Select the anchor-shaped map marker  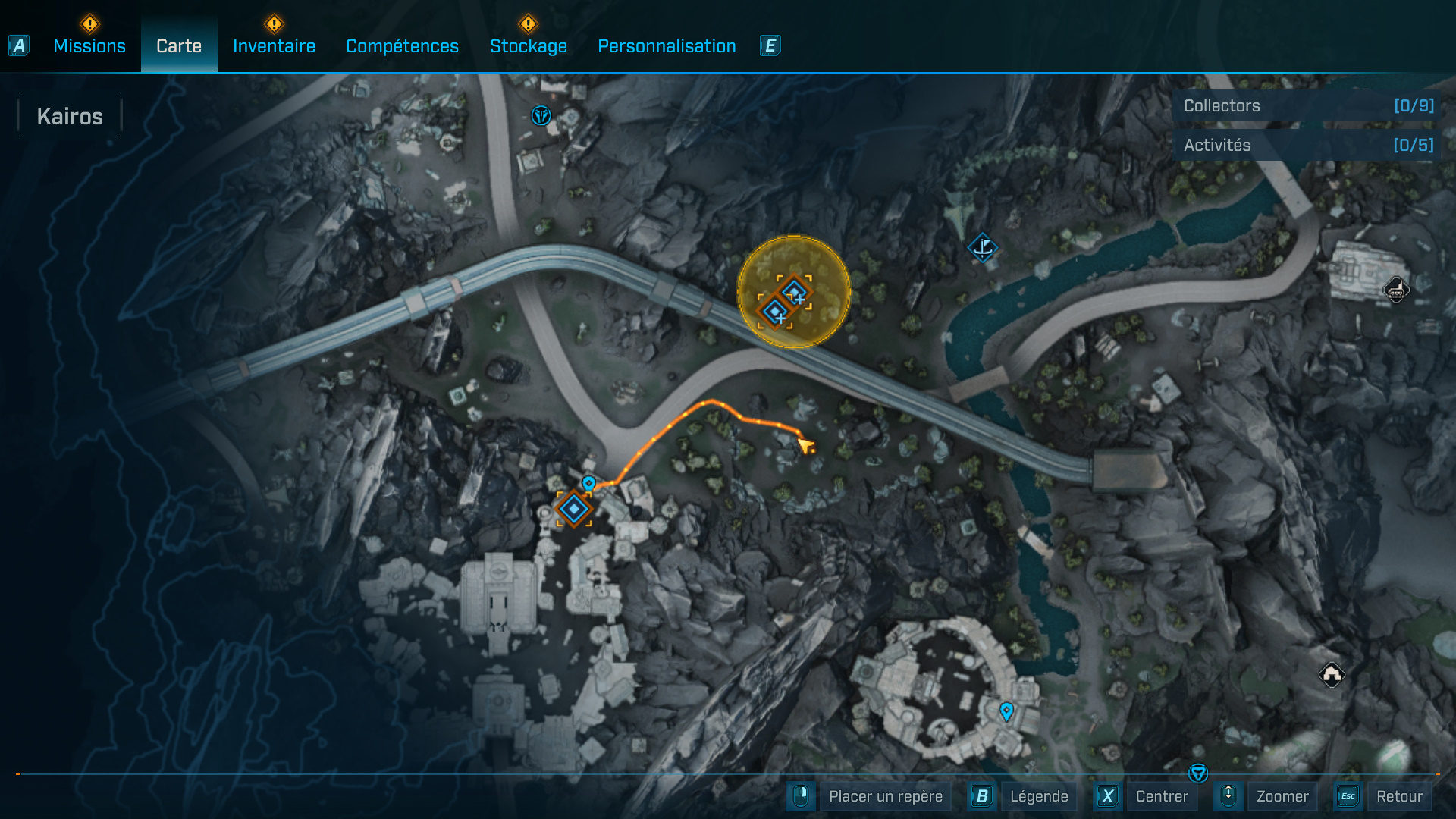point(982,247)
